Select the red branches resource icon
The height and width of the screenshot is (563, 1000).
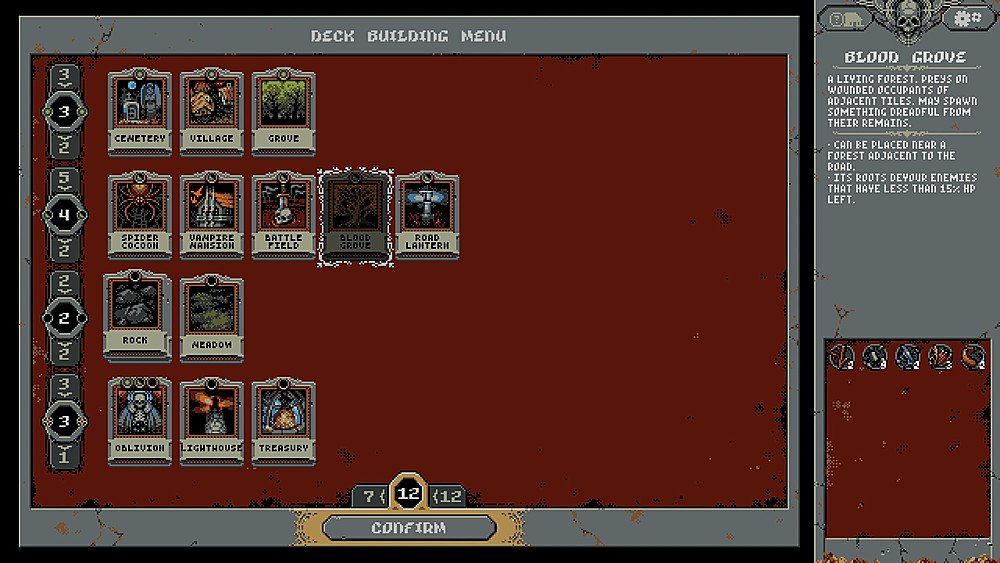[842, 355]
